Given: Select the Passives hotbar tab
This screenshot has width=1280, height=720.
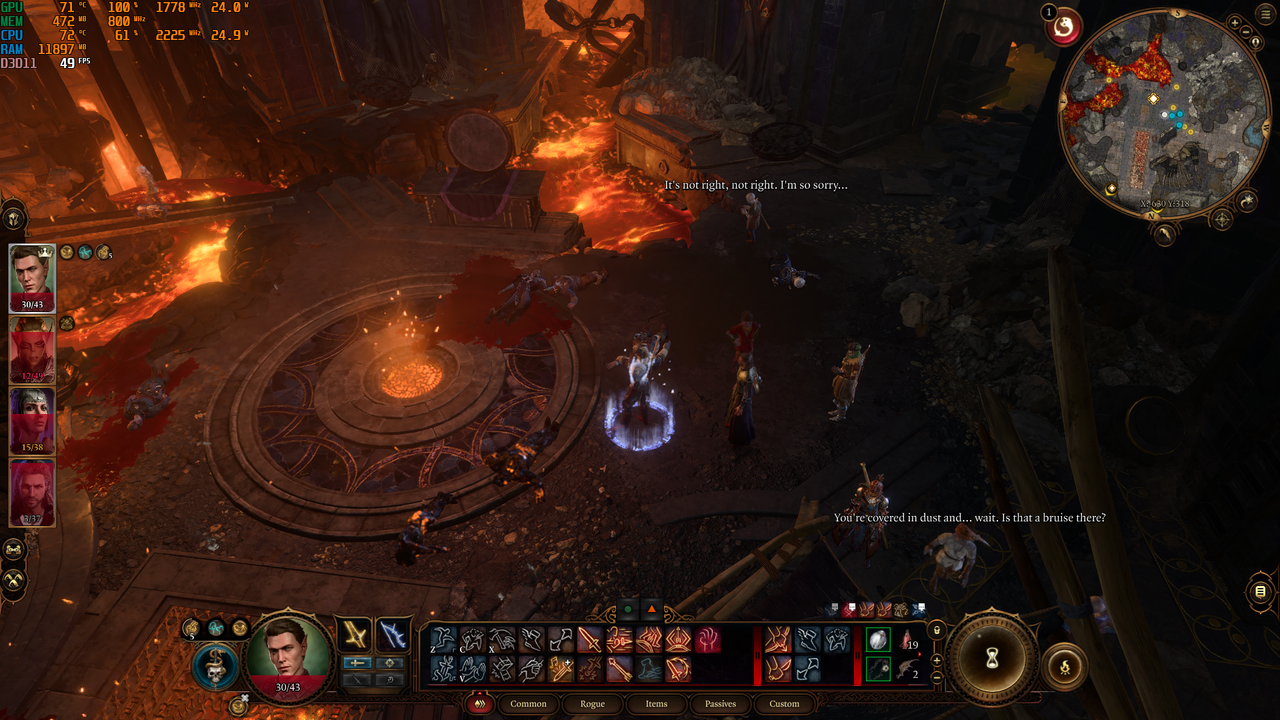Looking at the screenshot, I should (x=720, y=704).
